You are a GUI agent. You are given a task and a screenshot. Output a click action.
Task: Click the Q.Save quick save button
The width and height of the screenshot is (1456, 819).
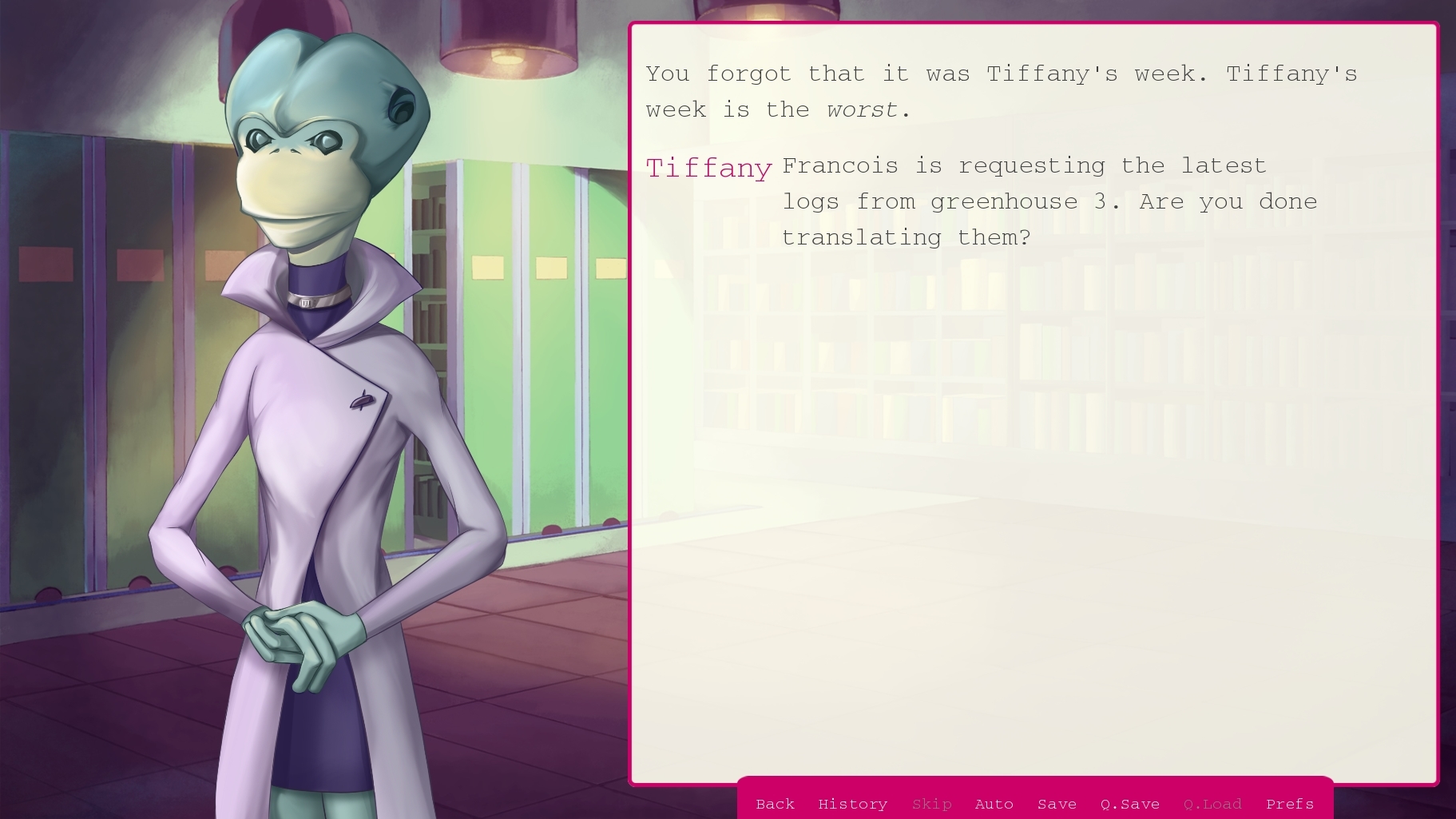[1129, 804]
